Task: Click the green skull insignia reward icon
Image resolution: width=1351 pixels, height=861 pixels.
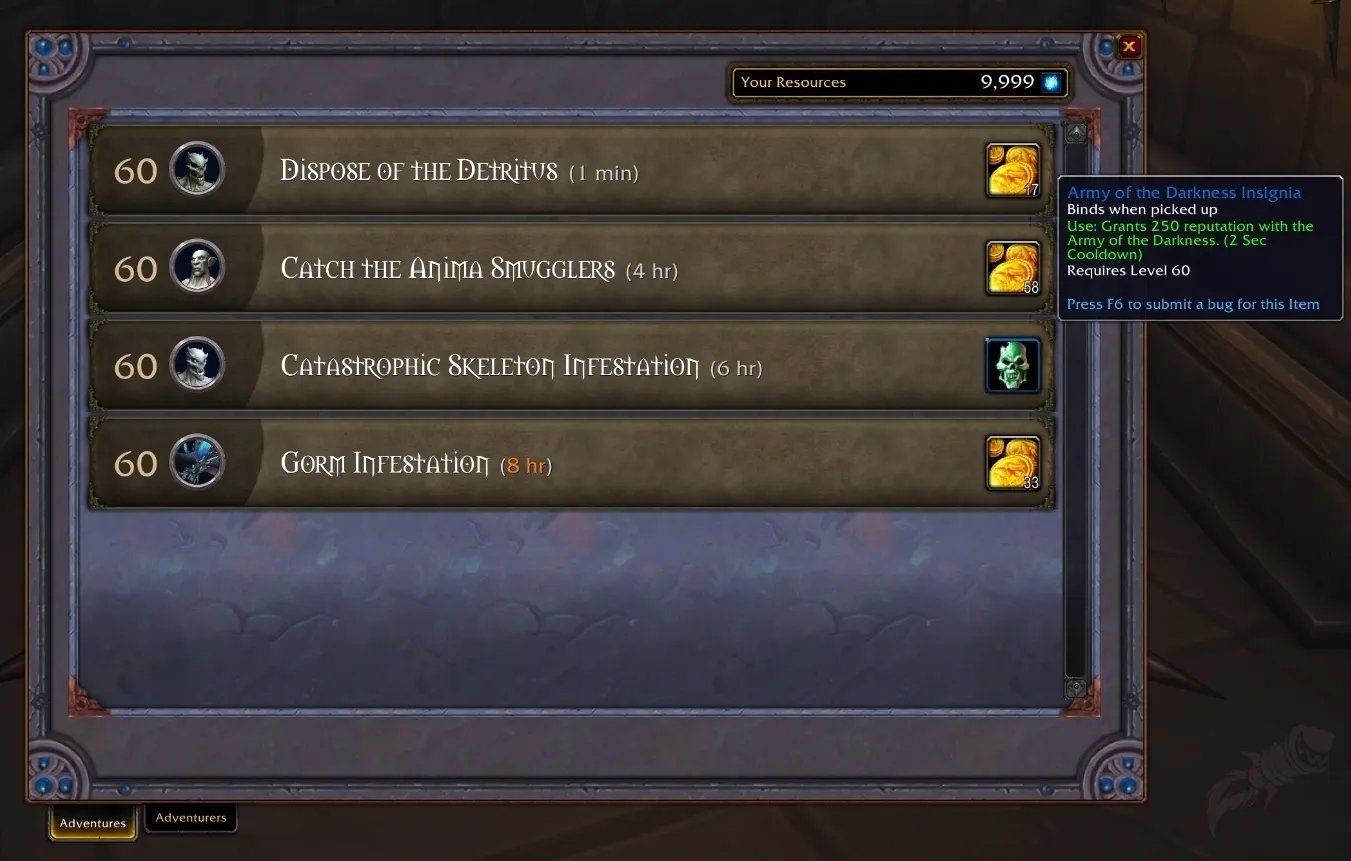Action: [x=1013, y=366]
